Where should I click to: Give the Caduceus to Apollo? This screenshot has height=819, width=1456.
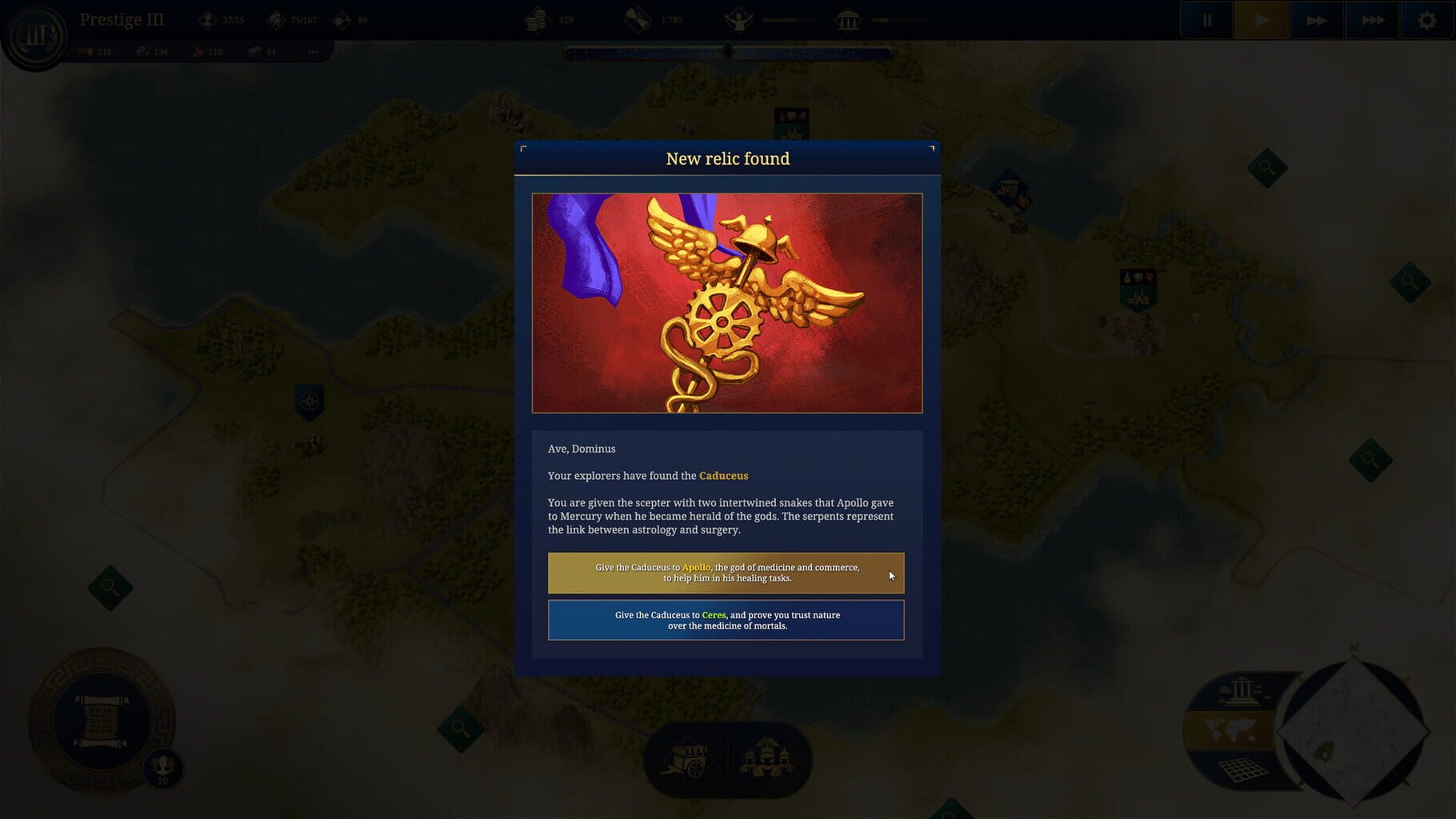click(726, 573)
